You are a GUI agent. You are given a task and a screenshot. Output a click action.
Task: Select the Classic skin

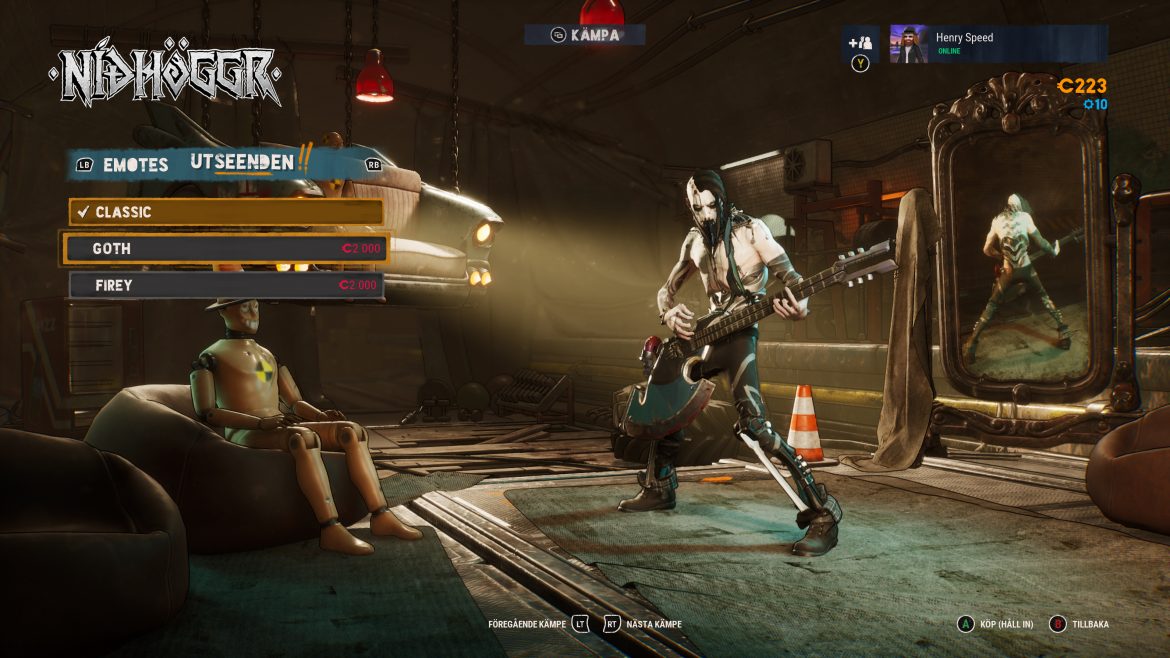pyautogui.click(x=226, y=212)
